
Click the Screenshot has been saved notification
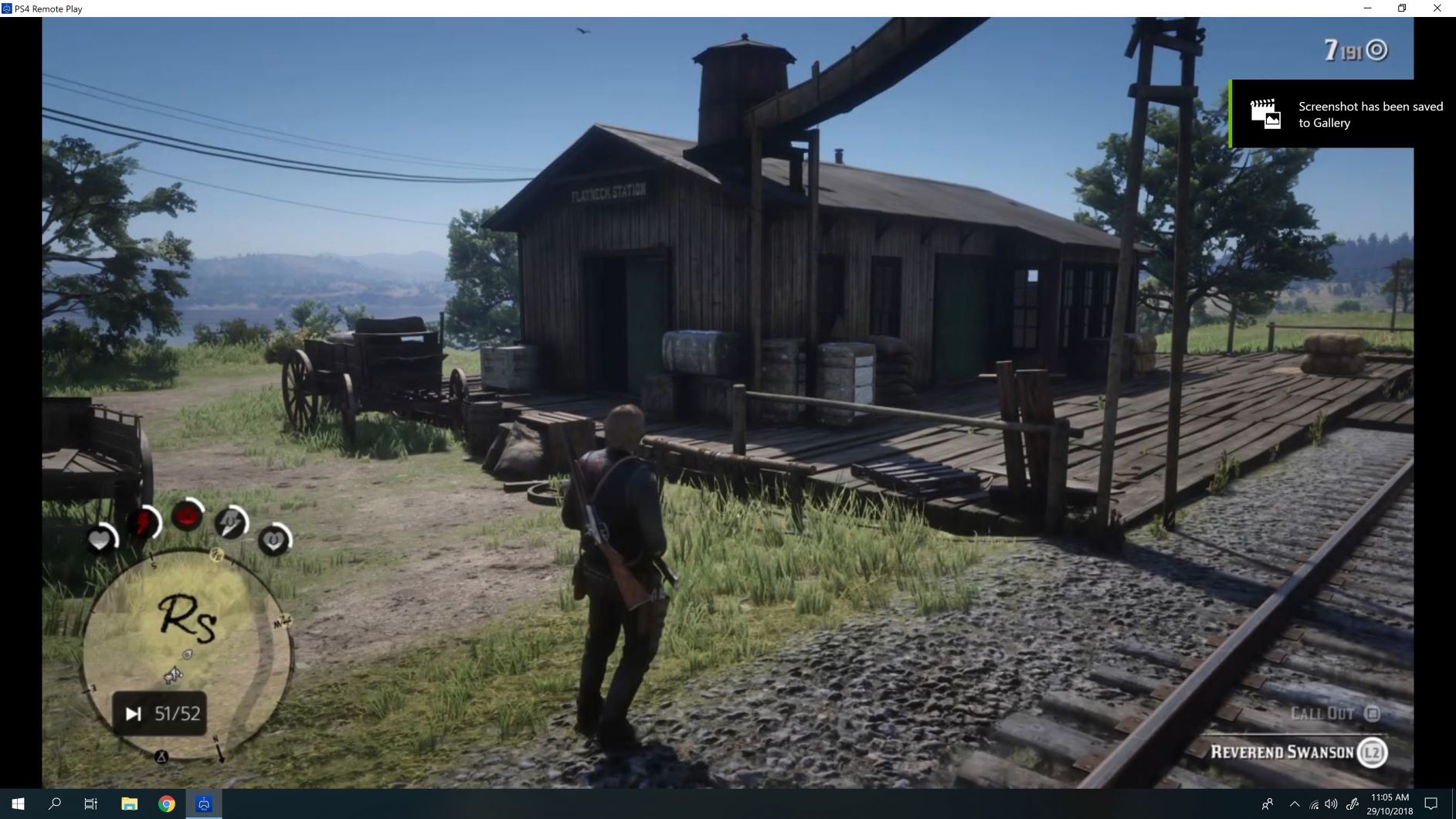tap(1371, 114)
